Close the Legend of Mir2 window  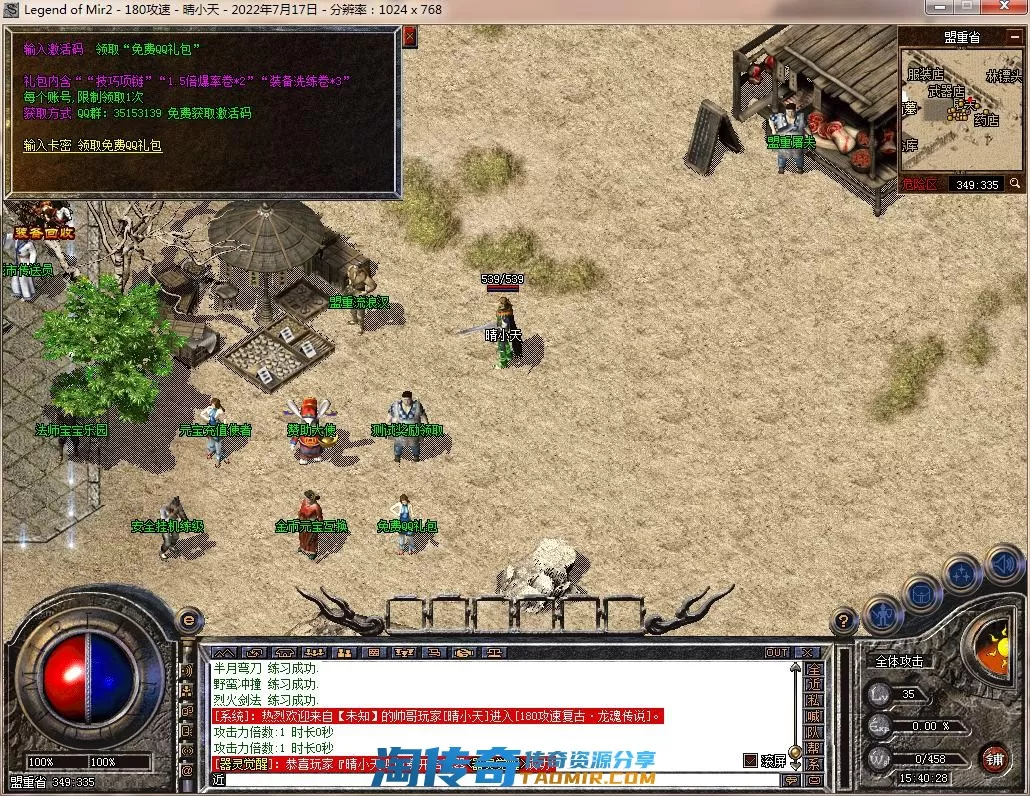pyautogui.click(x=1002, y=8)
